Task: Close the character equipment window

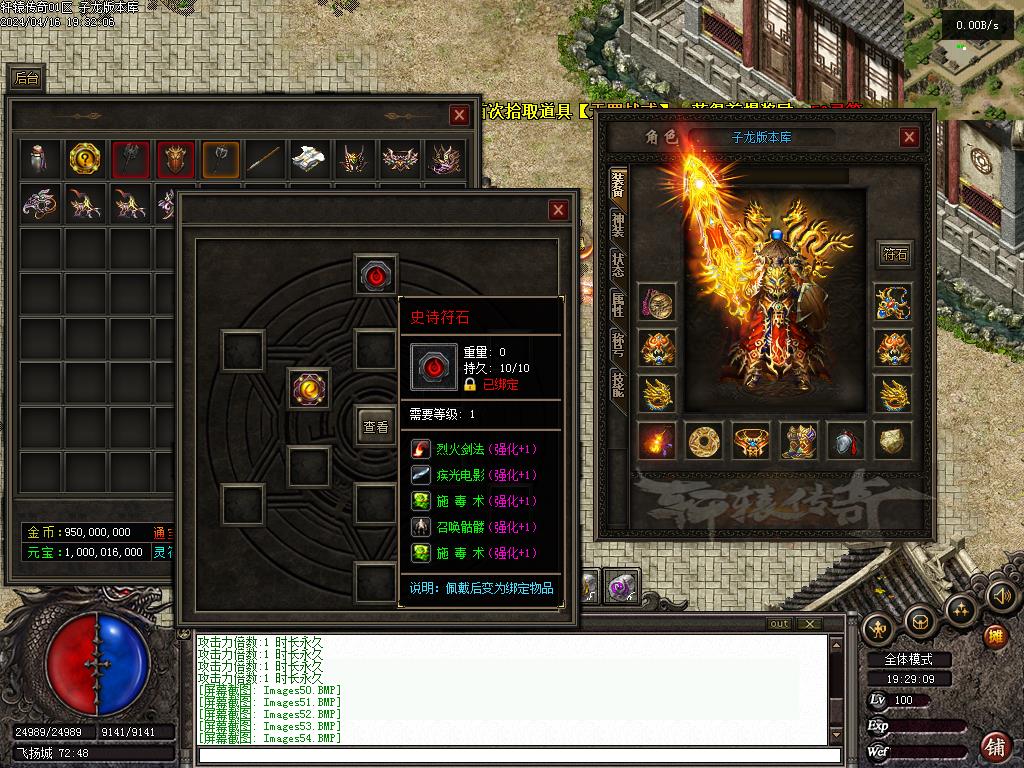Action: [909, 138]
